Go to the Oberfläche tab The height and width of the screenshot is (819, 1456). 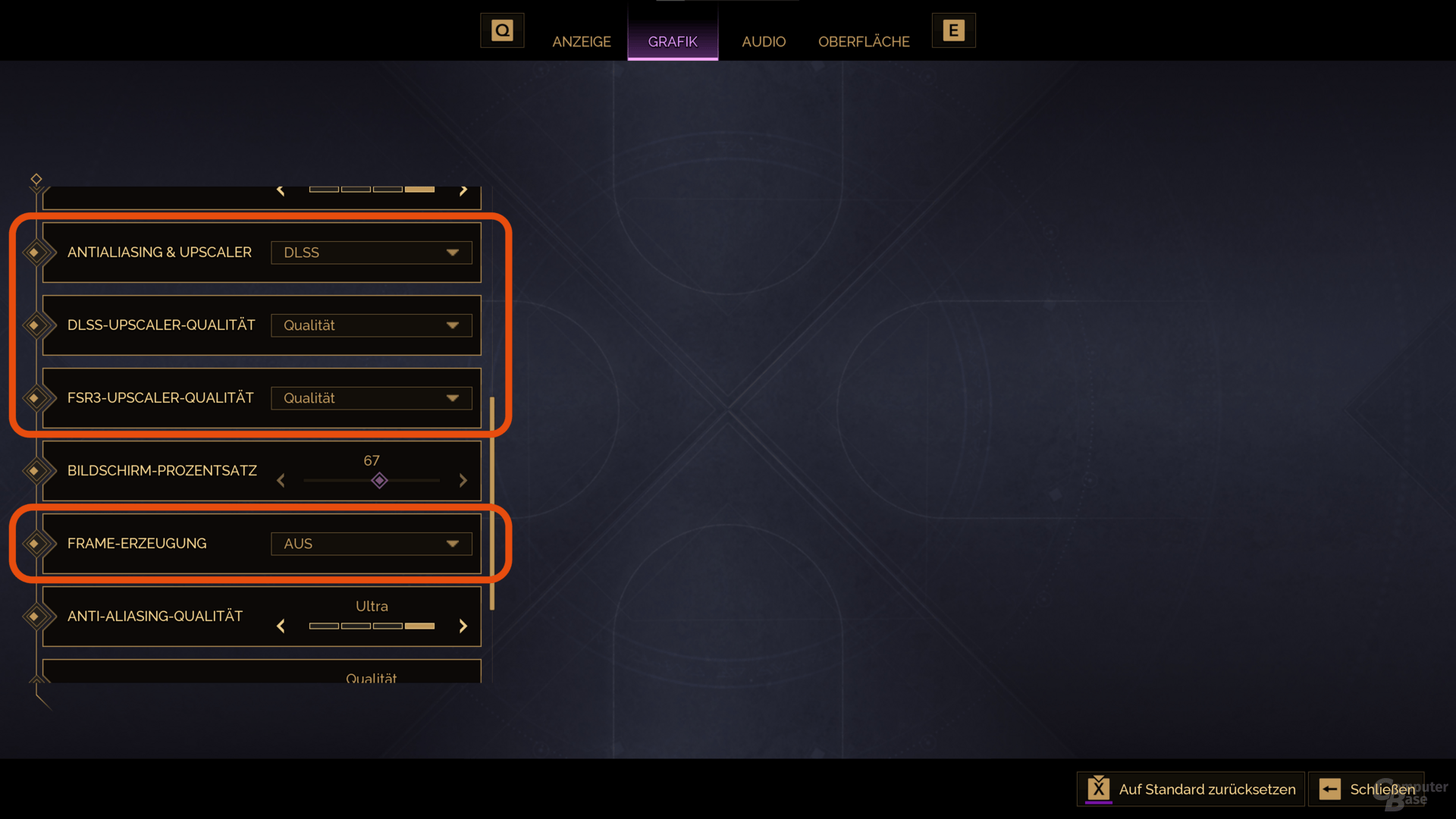tap(863, 42)
